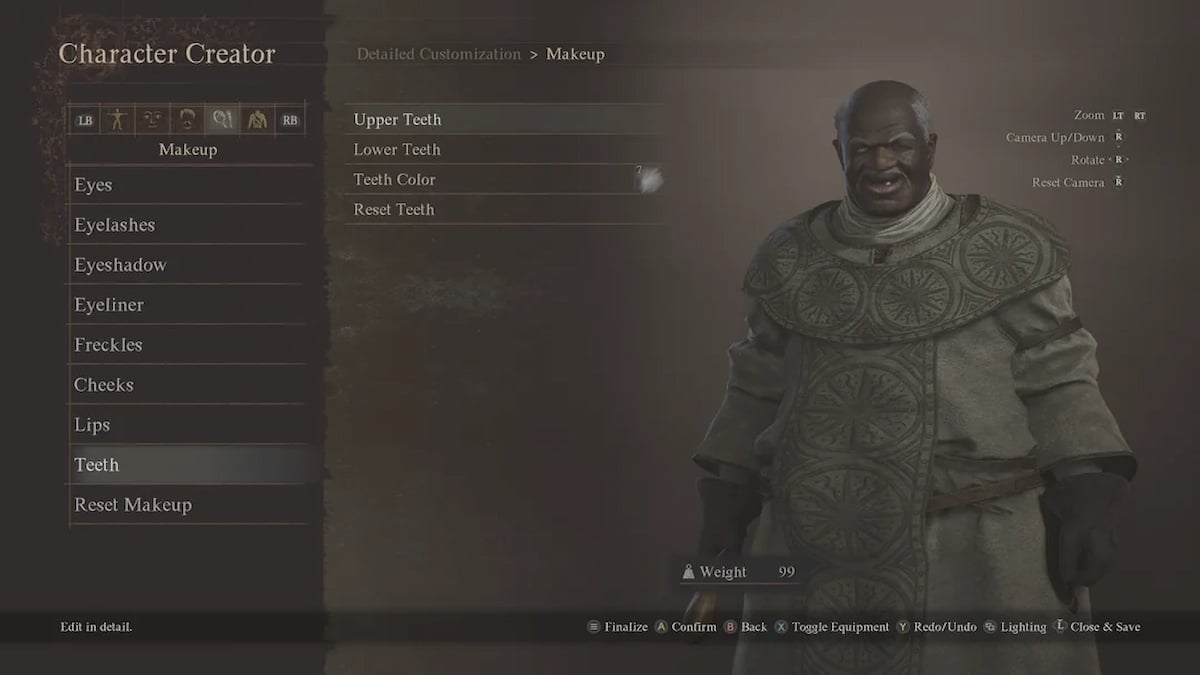Switch to the body markings torso tab

click(x=256, y=120)
